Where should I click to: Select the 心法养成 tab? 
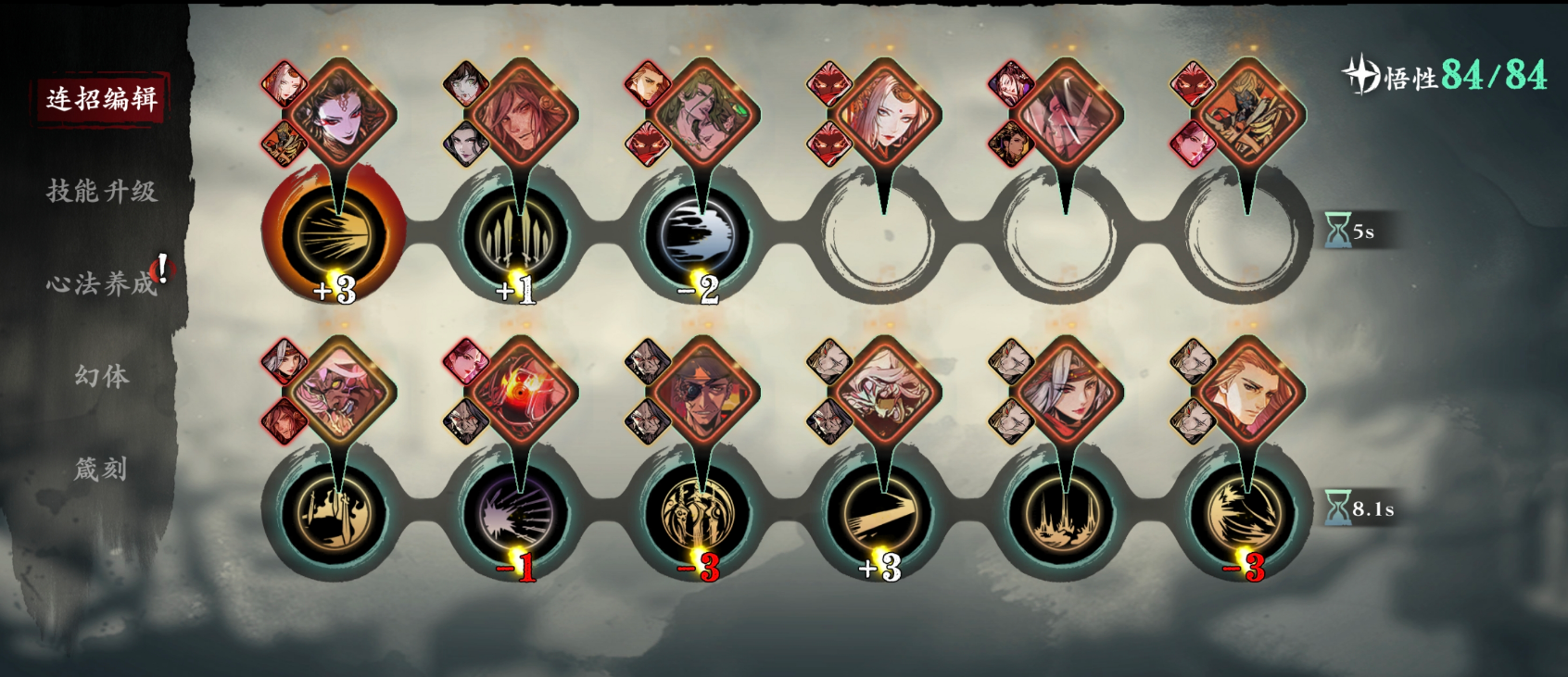pyautogui.click(x=102, y=283)
